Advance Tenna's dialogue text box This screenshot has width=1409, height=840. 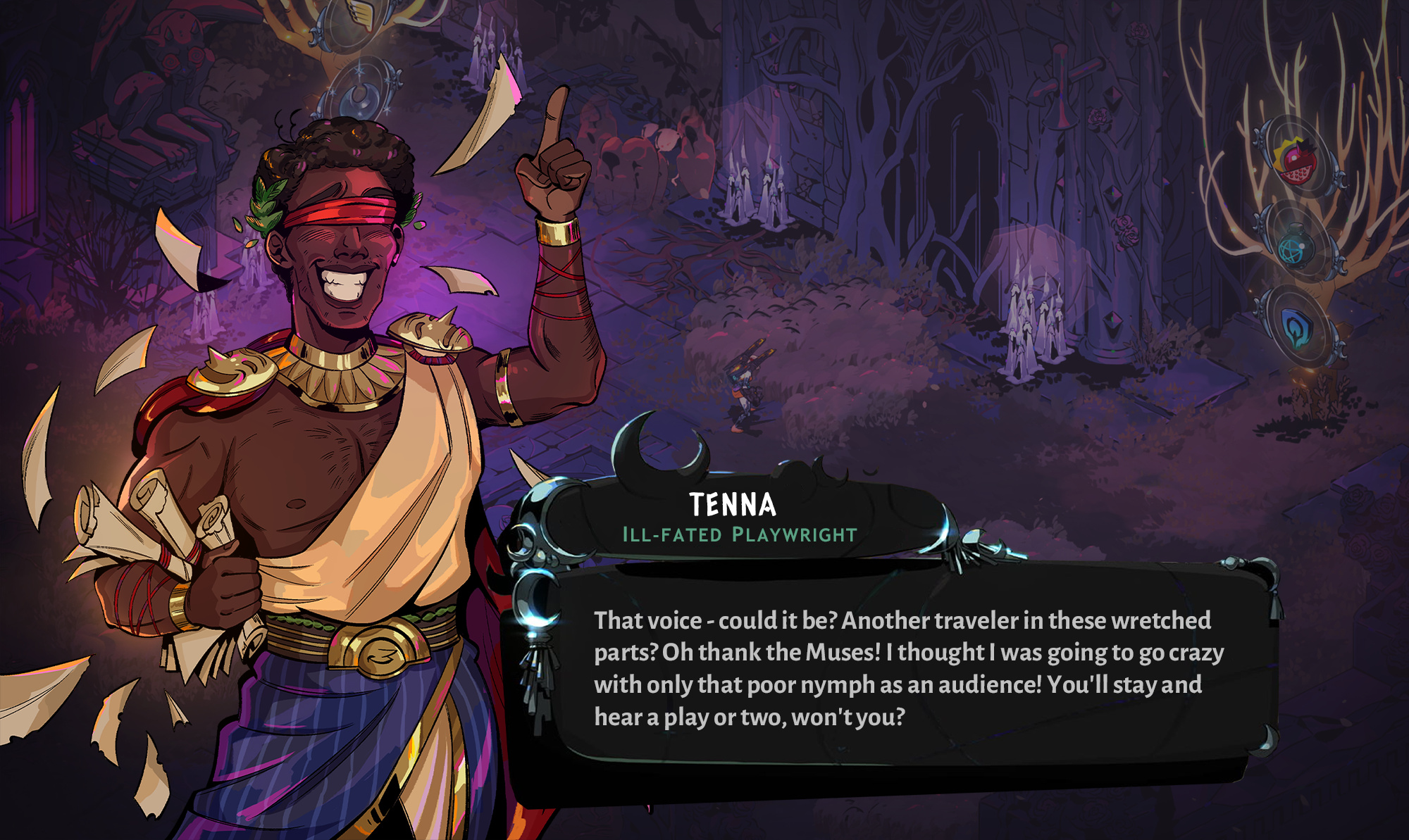pyautogui.click(x=909, y=667)
